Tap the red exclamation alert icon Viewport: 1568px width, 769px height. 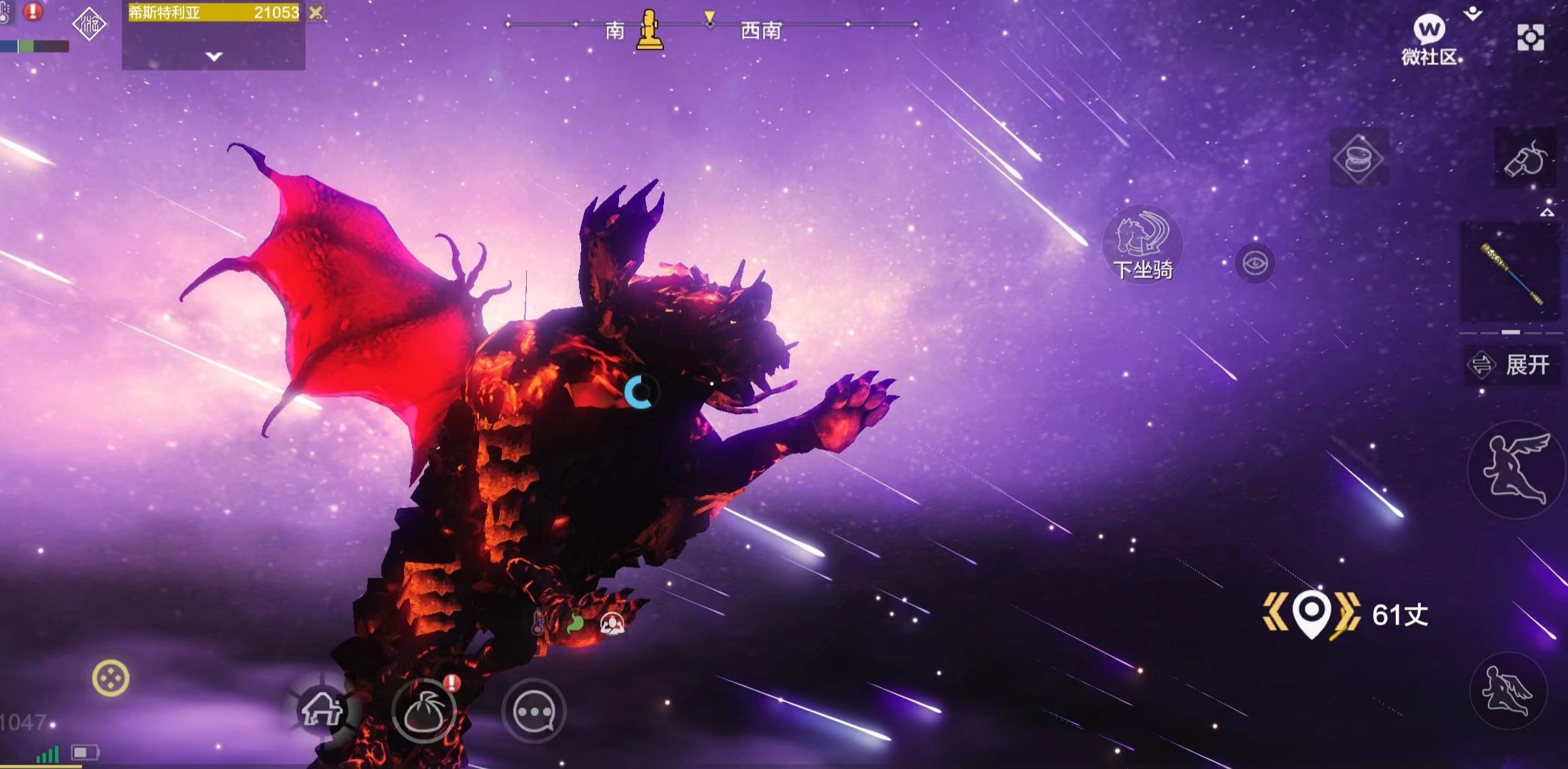[33, 11]
